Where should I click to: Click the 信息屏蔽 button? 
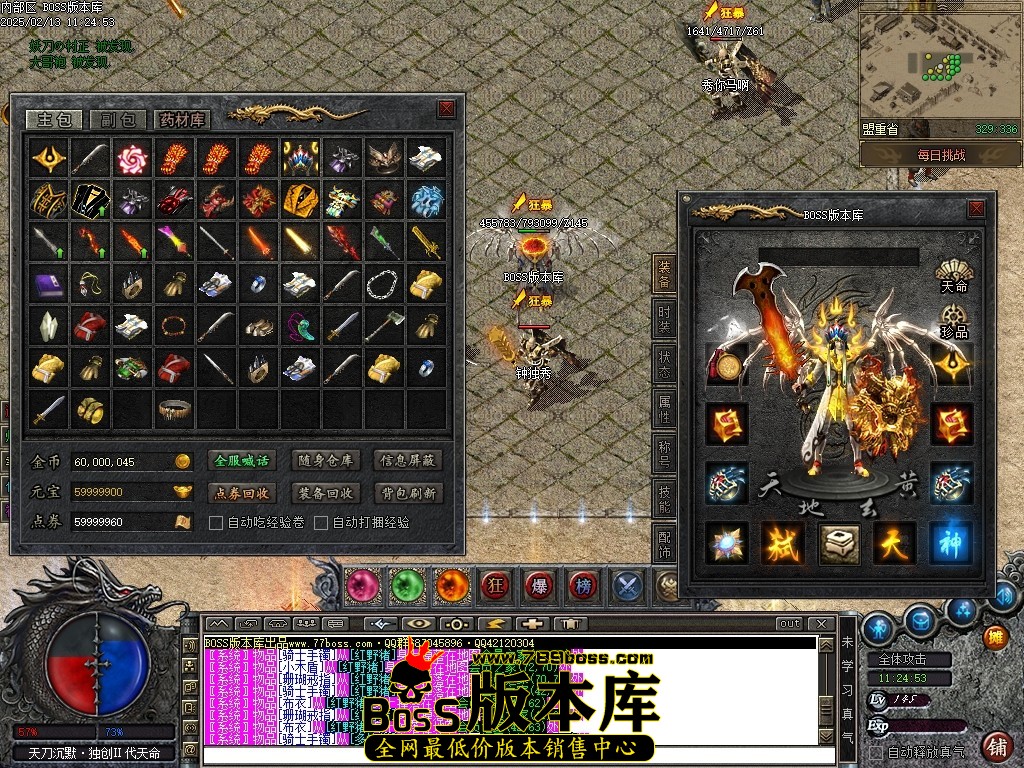407,461
